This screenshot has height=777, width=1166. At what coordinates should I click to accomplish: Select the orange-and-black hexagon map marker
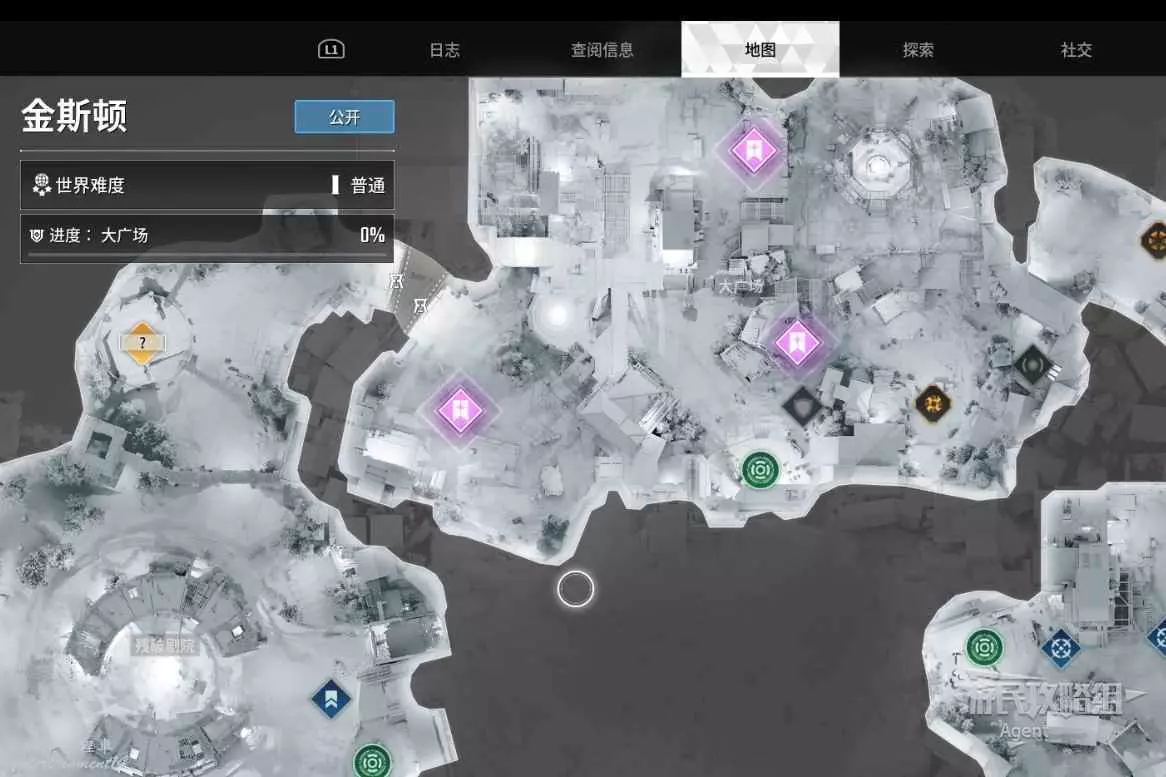(x=932, y=403)
